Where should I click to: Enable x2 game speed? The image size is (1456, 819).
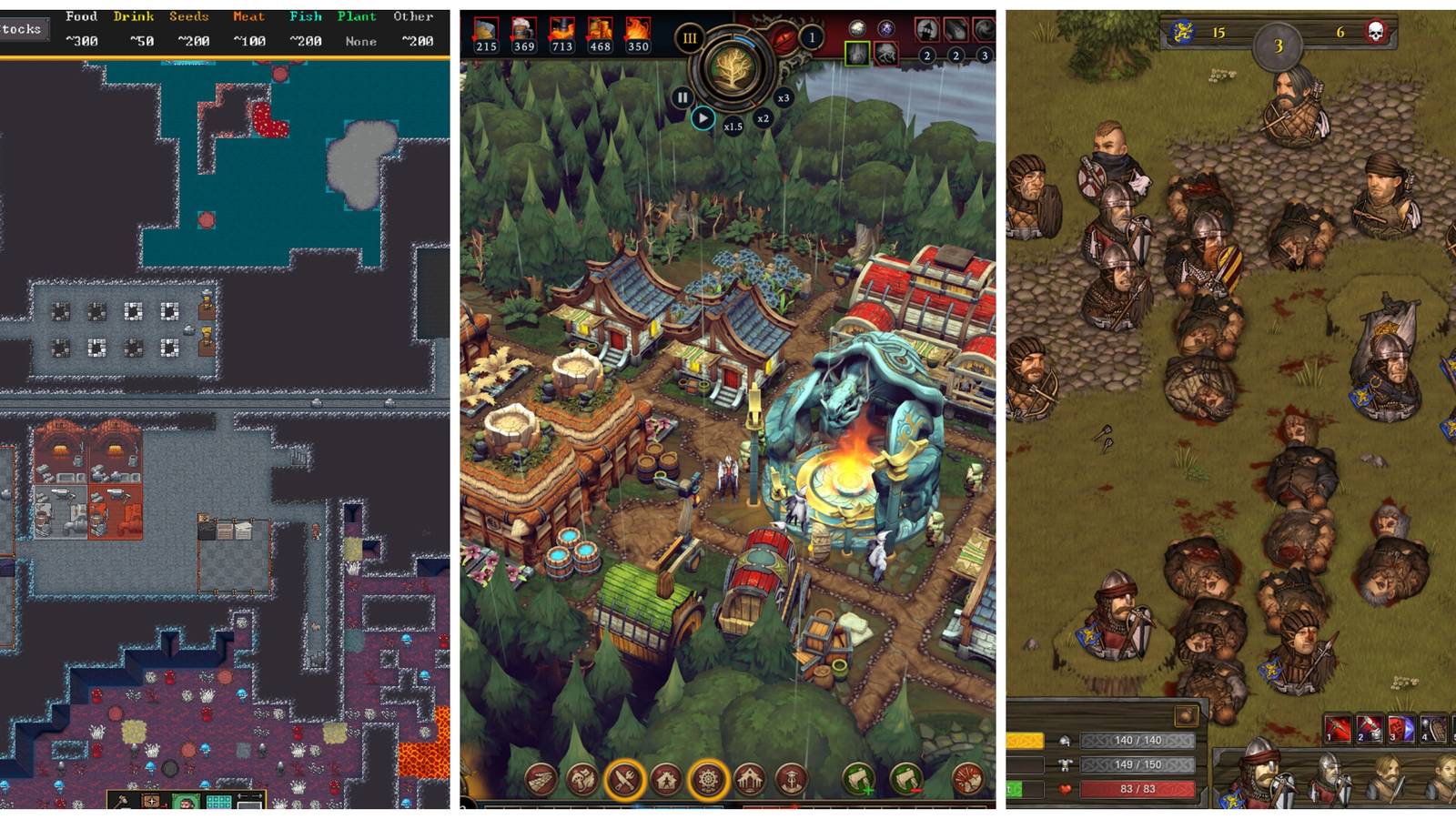pos(763,117)
